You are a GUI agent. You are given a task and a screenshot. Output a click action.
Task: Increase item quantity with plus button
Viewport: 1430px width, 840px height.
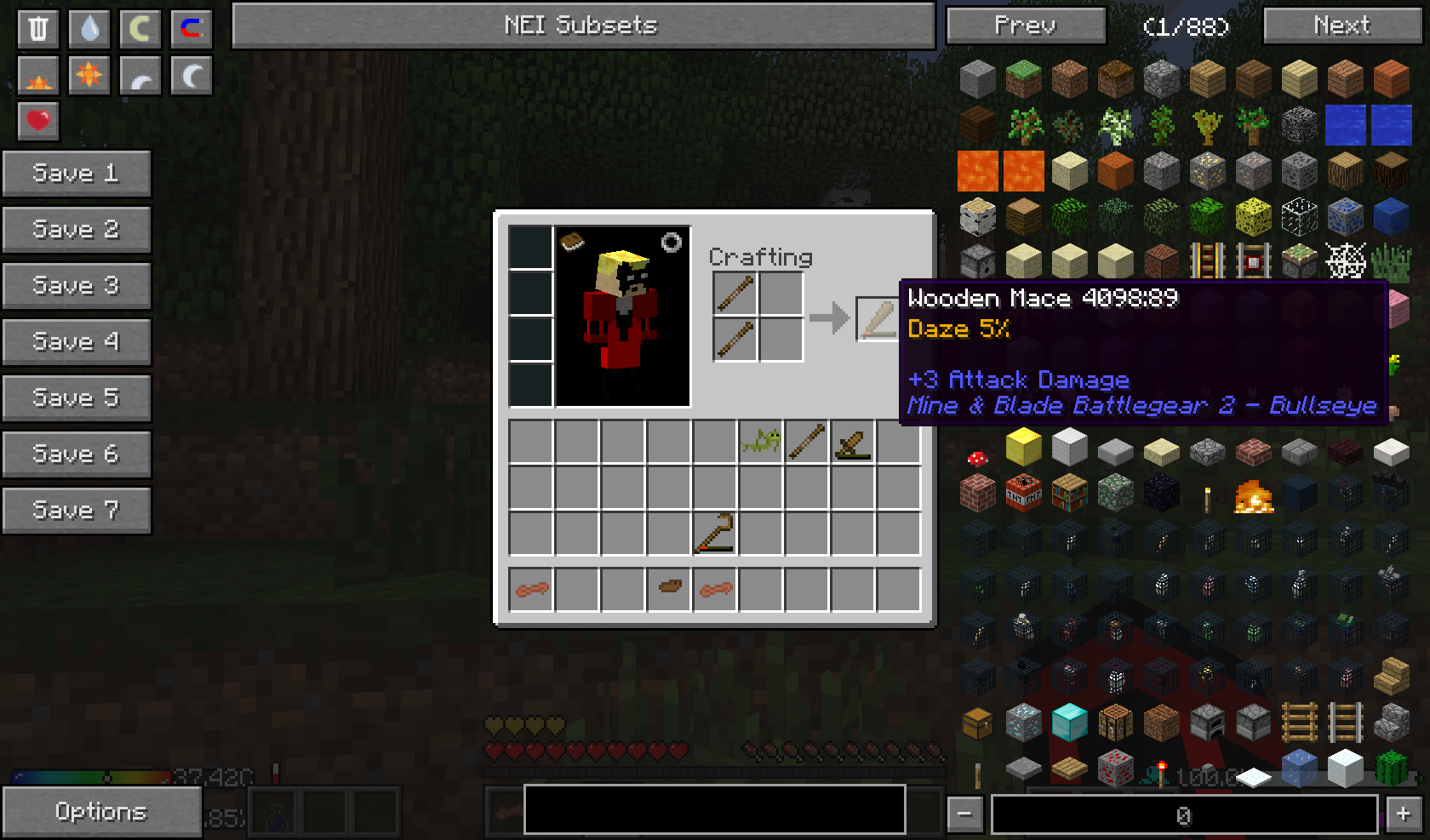tap(1403, 814)
